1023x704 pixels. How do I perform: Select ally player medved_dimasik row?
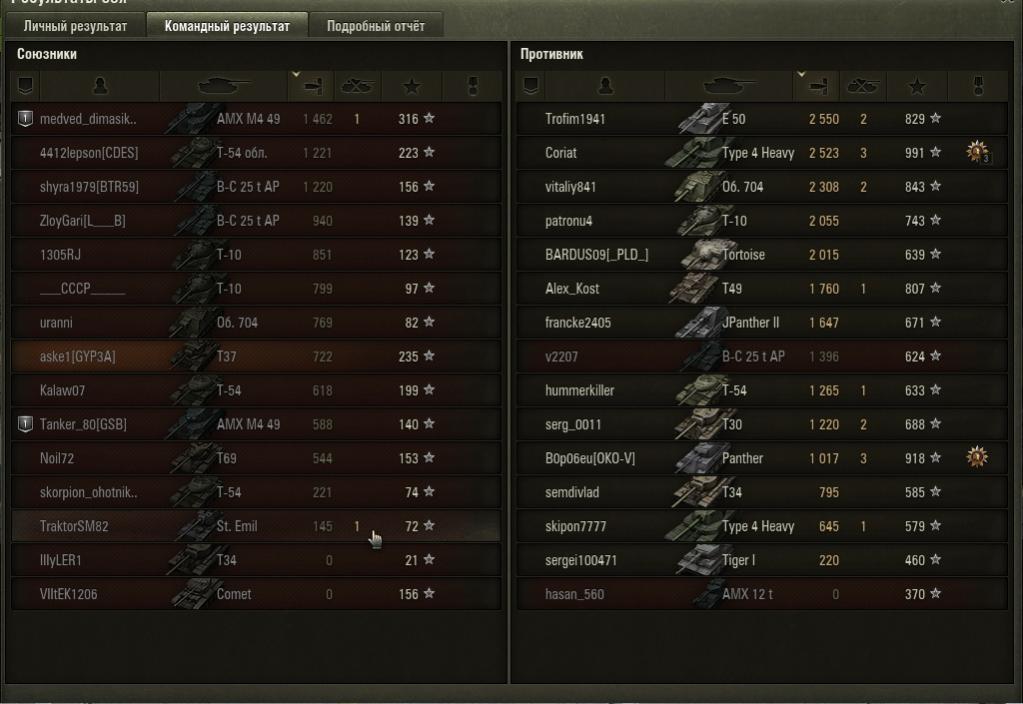[256, 119]
